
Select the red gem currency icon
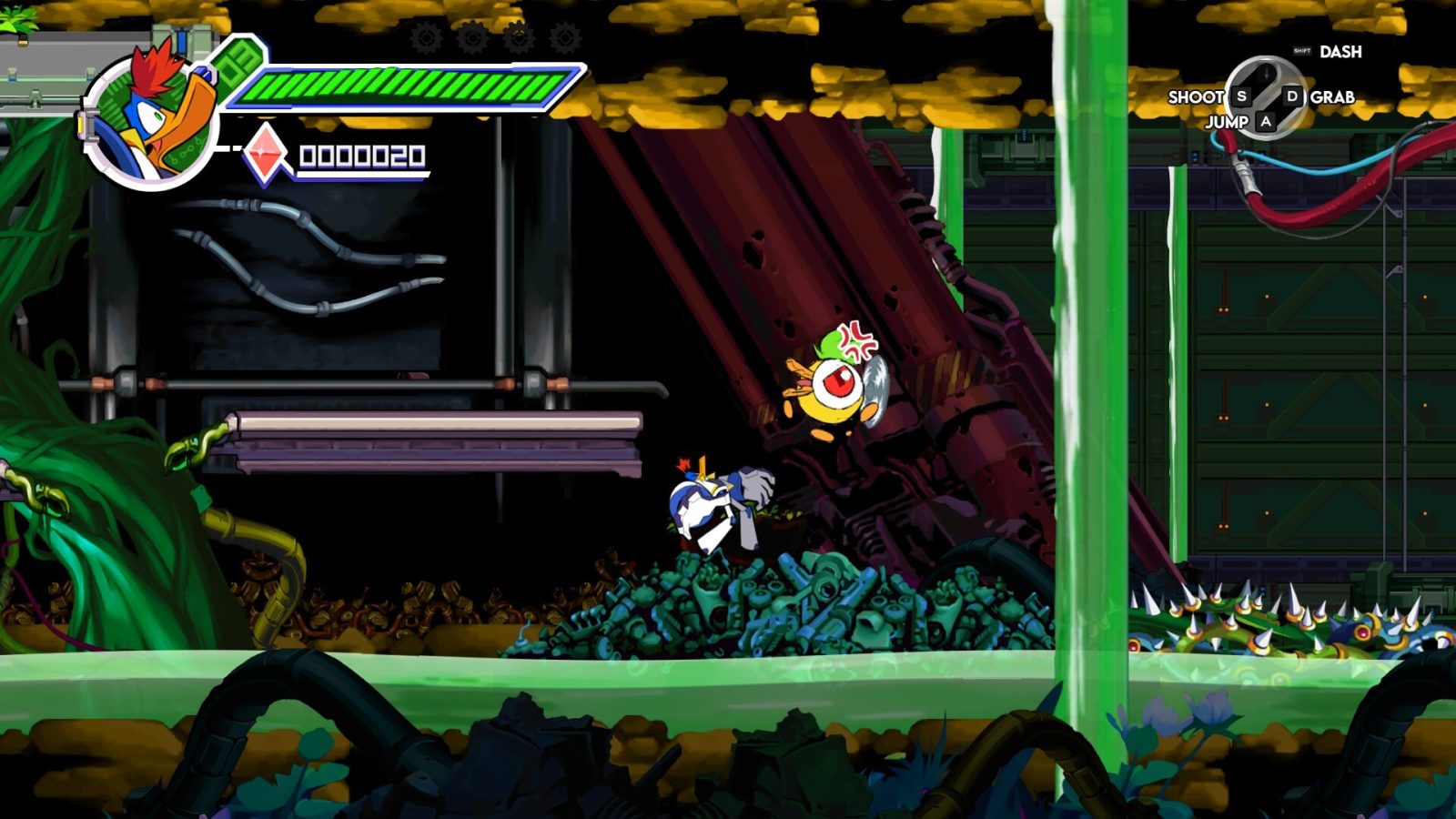(265, 153)
